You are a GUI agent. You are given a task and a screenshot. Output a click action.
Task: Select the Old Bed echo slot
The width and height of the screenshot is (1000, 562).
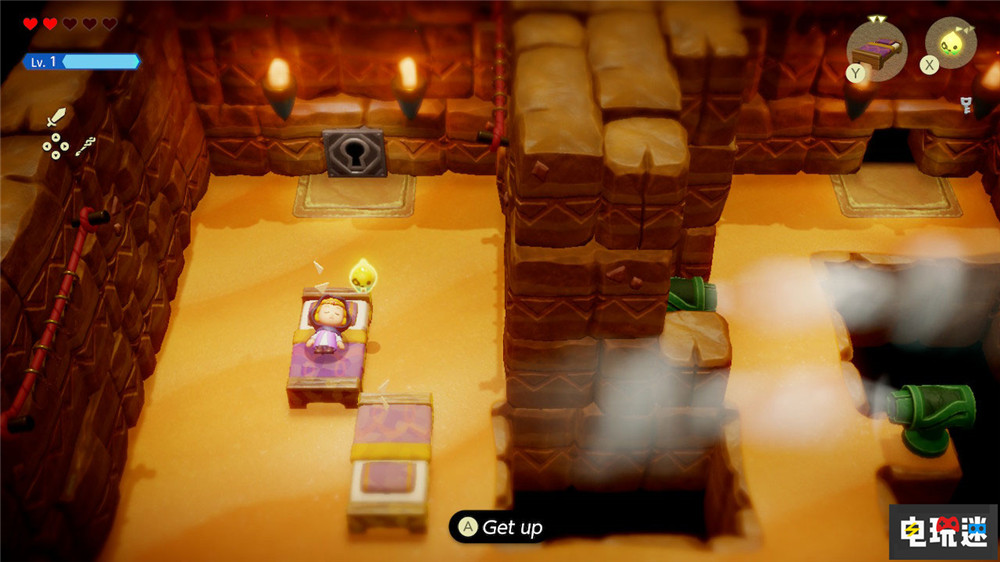[876, 47]
